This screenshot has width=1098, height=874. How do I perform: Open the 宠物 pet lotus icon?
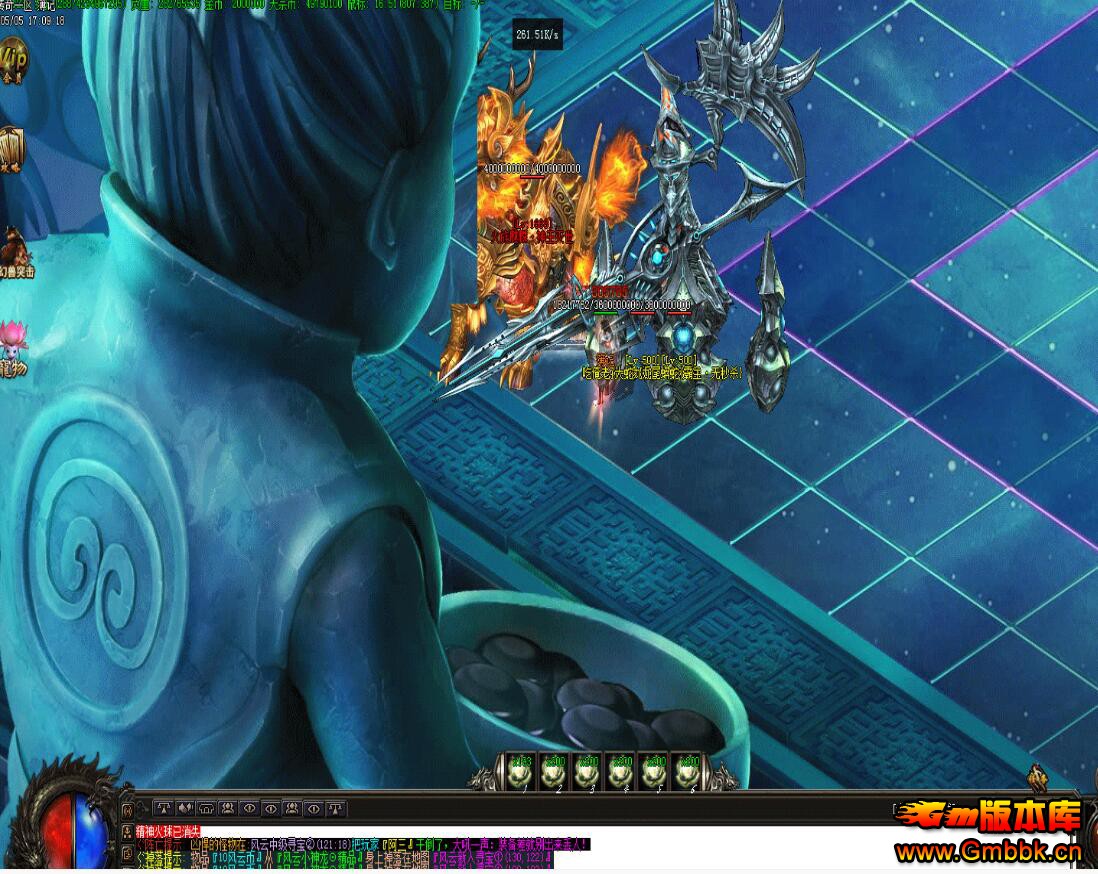[x=12, y=345]
